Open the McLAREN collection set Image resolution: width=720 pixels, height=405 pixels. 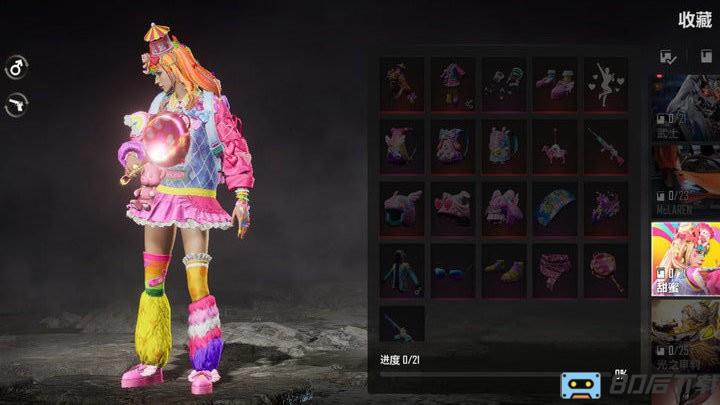click(685, 178)
